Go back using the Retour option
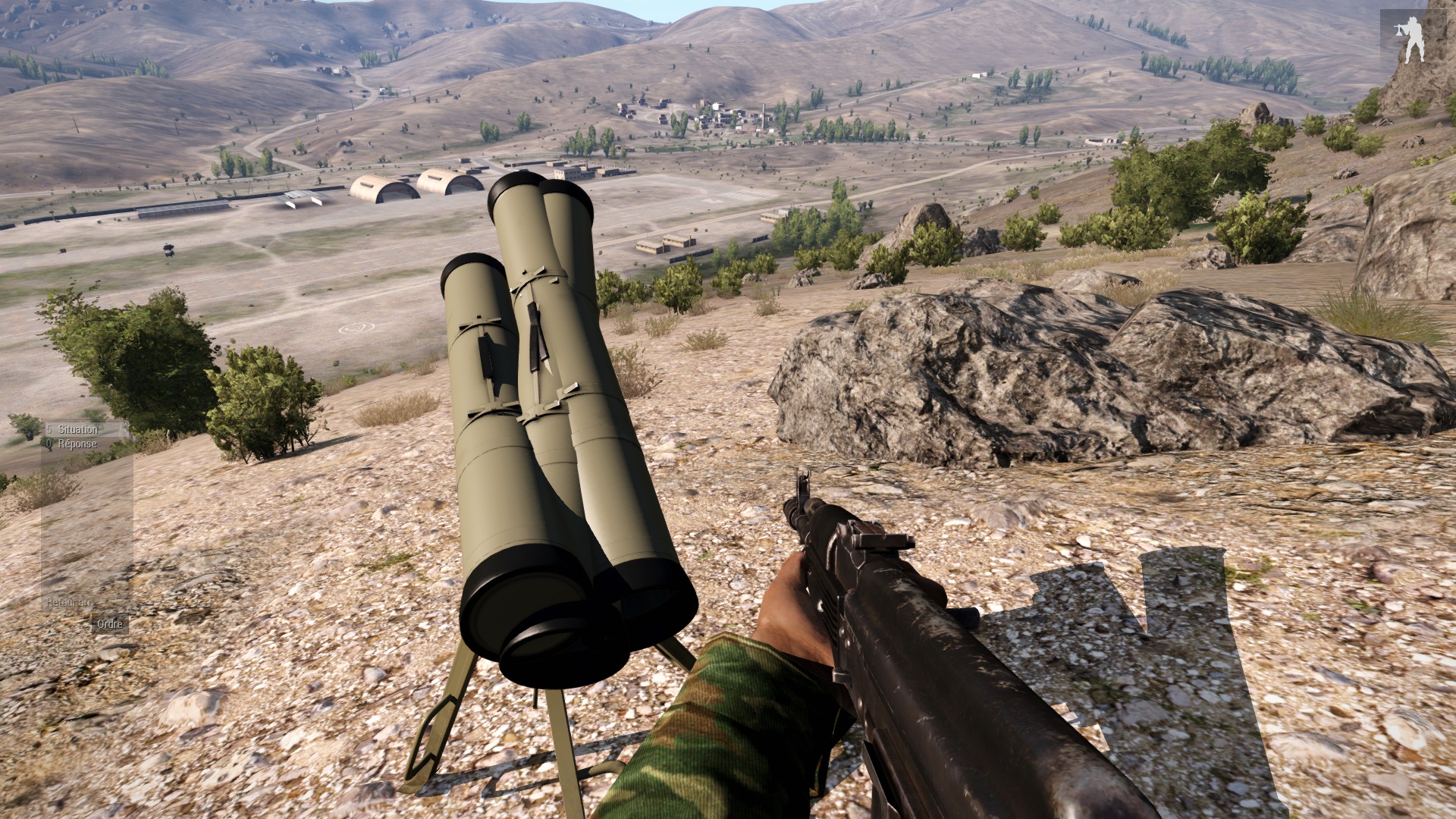1456x819 pixels. 68,603
